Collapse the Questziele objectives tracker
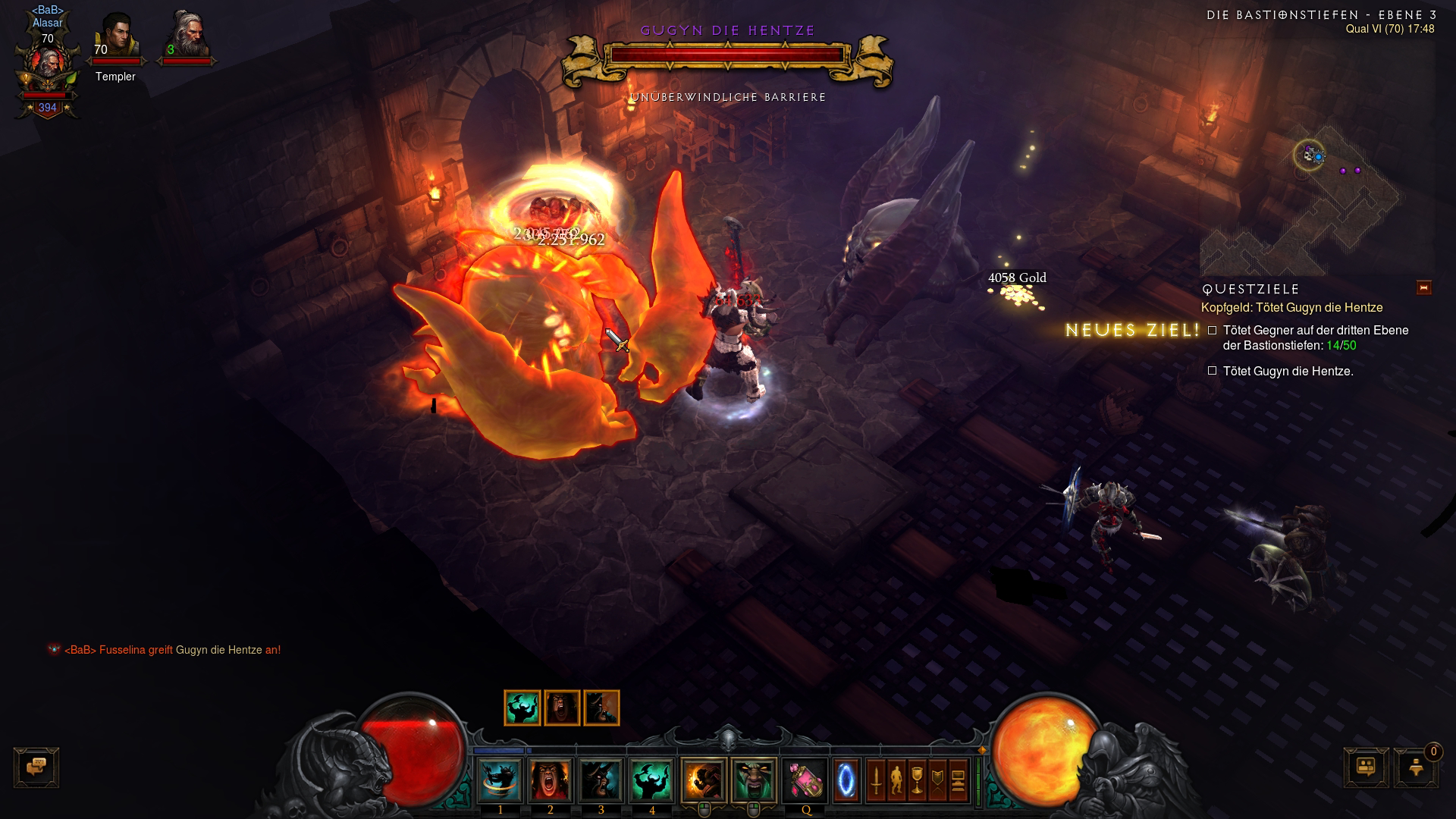 pos(1423,287)
